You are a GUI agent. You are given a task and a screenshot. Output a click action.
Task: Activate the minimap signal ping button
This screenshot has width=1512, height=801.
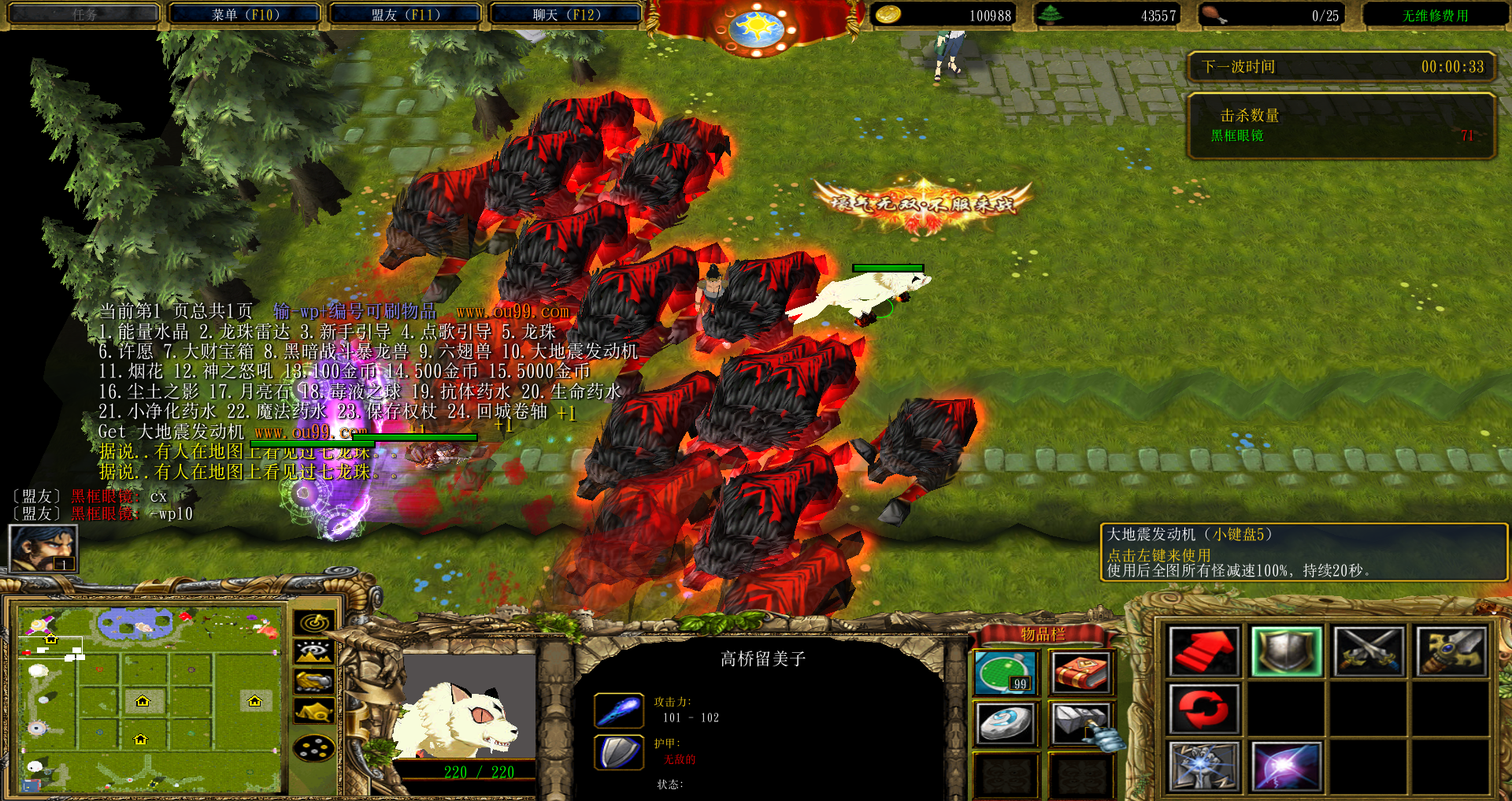coord(314,622)
